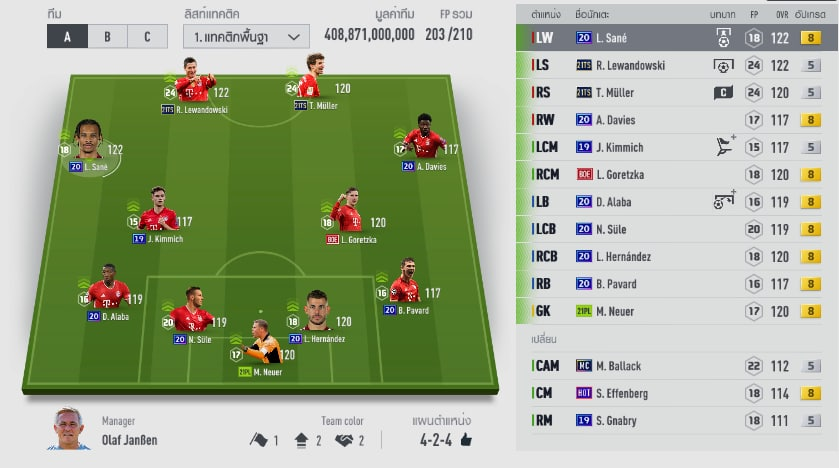
Task: Switch to team tab B
Action: point(107,37)
